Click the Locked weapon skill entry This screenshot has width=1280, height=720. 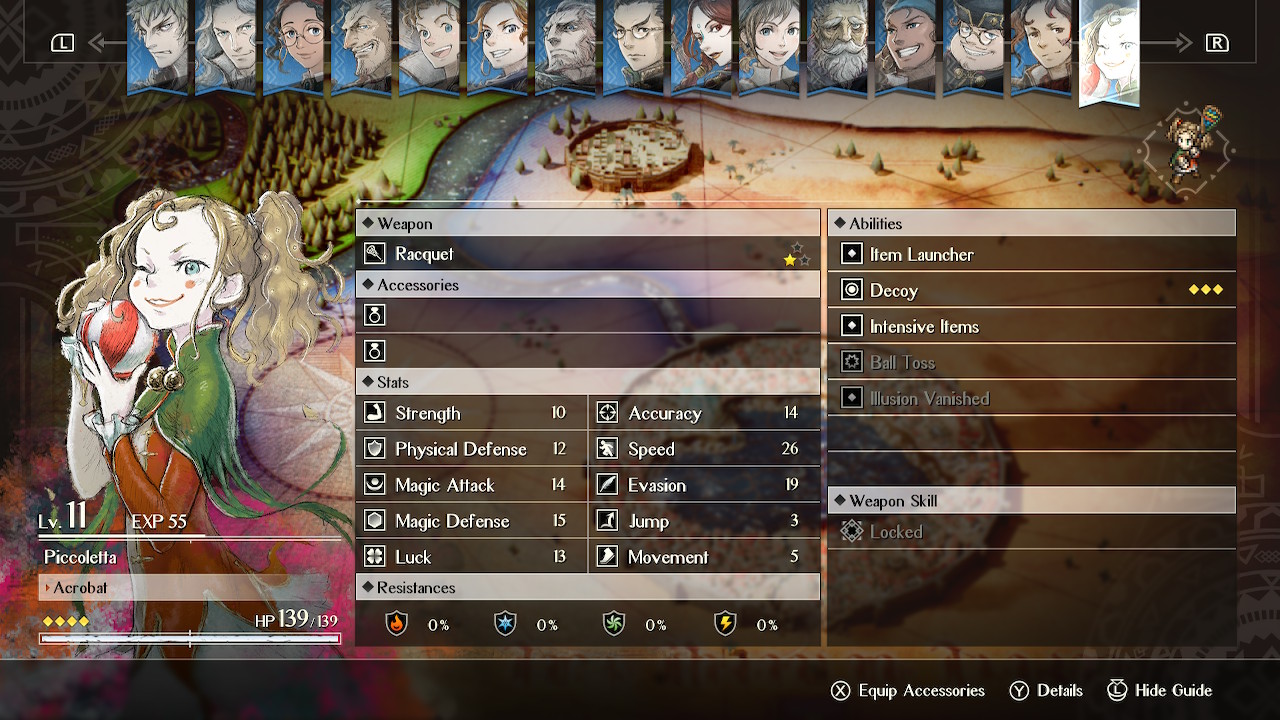(1031, 532)
